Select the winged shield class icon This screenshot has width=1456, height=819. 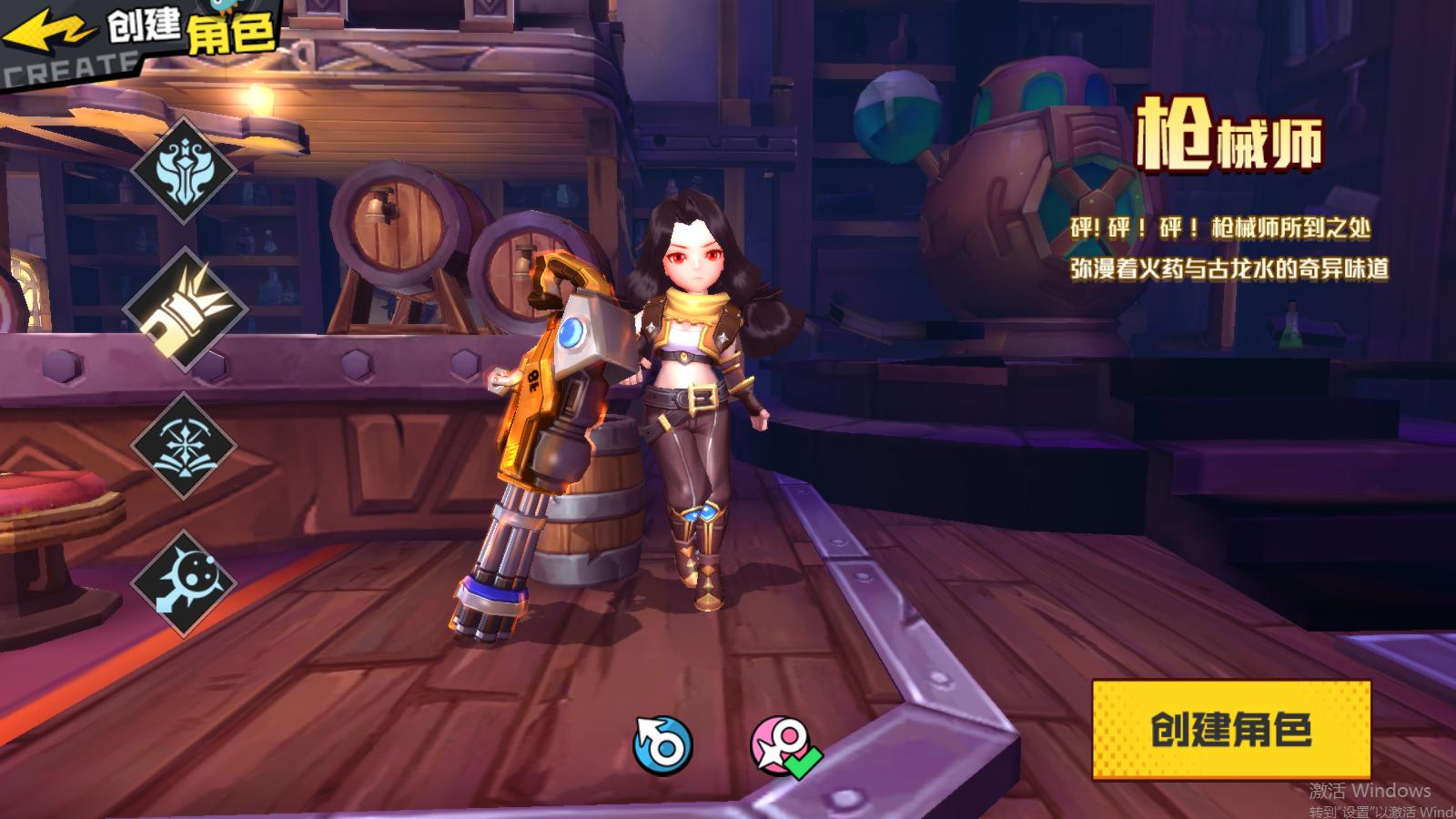184,169
